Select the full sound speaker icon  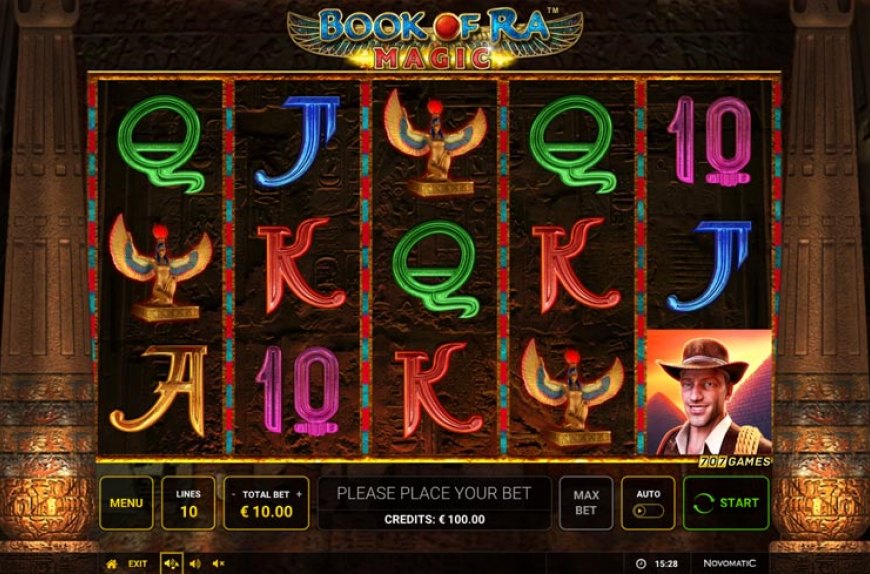pyautogui.click(x=170, y=564)
